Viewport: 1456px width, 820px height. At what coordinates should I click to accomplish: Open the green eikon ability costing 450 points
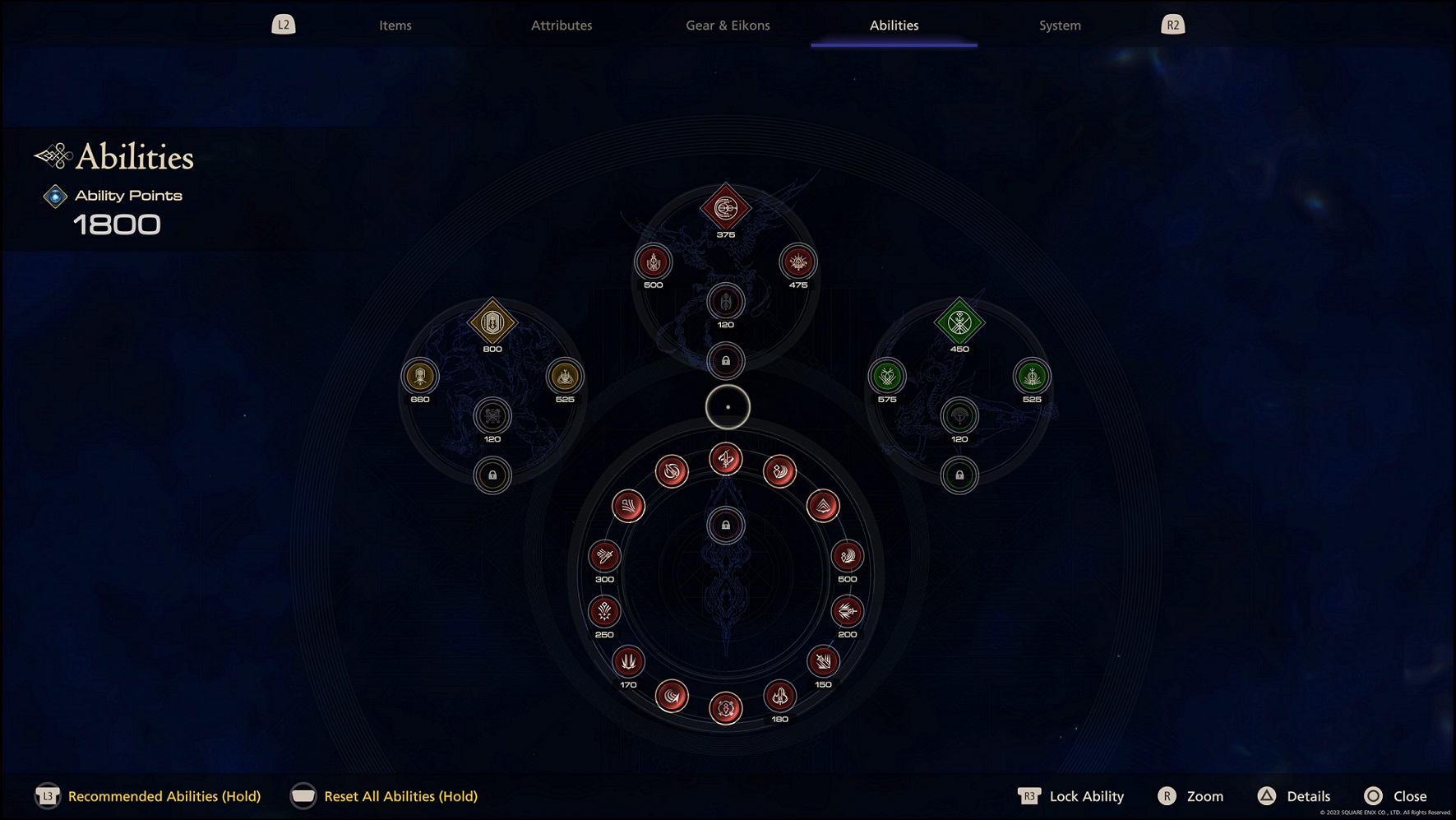point(960,323)
